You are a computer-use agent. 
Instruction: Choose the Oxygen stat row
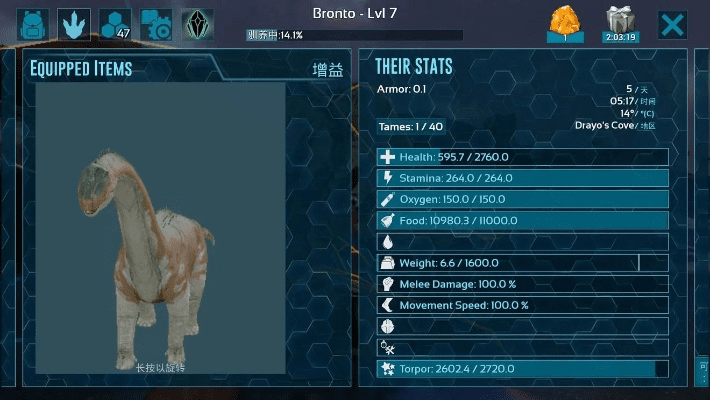coord(522,199)
